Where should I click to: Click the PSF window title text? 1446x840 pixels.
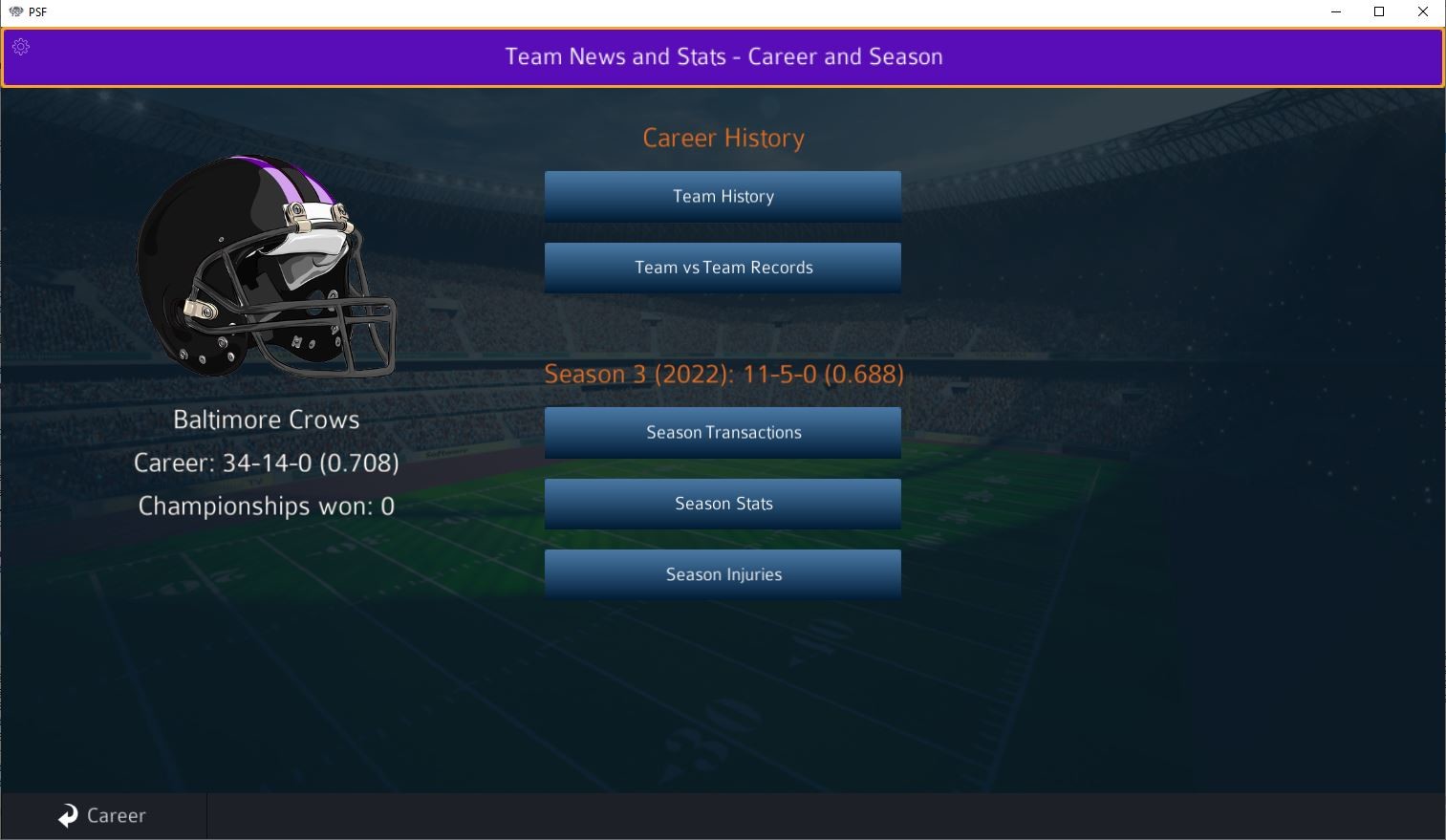(x=37, y=12)
